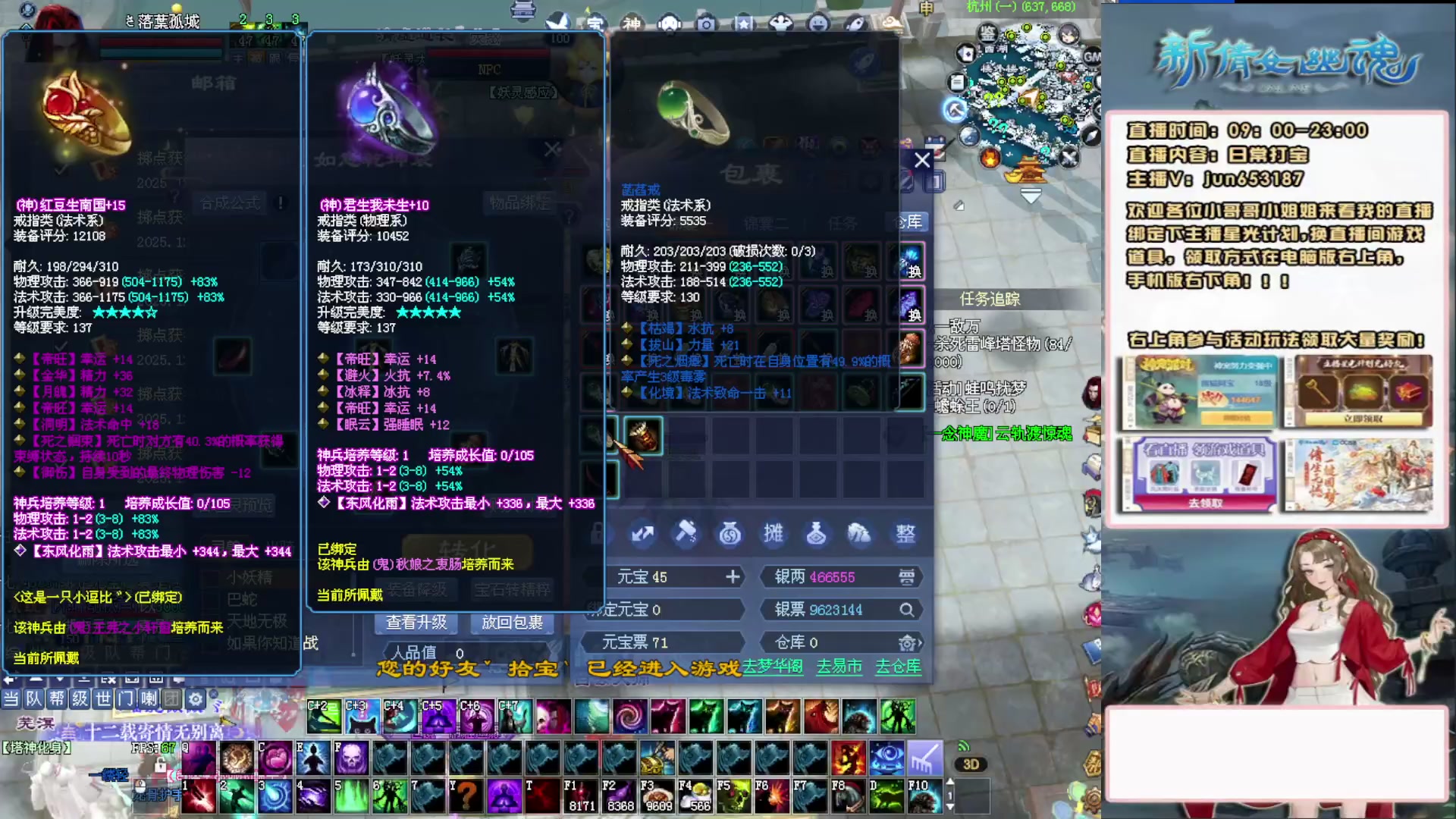Click the 摊 stall icon in the bag toolbar
This screenshot has height=819, width=1456.
coord(773,533)
